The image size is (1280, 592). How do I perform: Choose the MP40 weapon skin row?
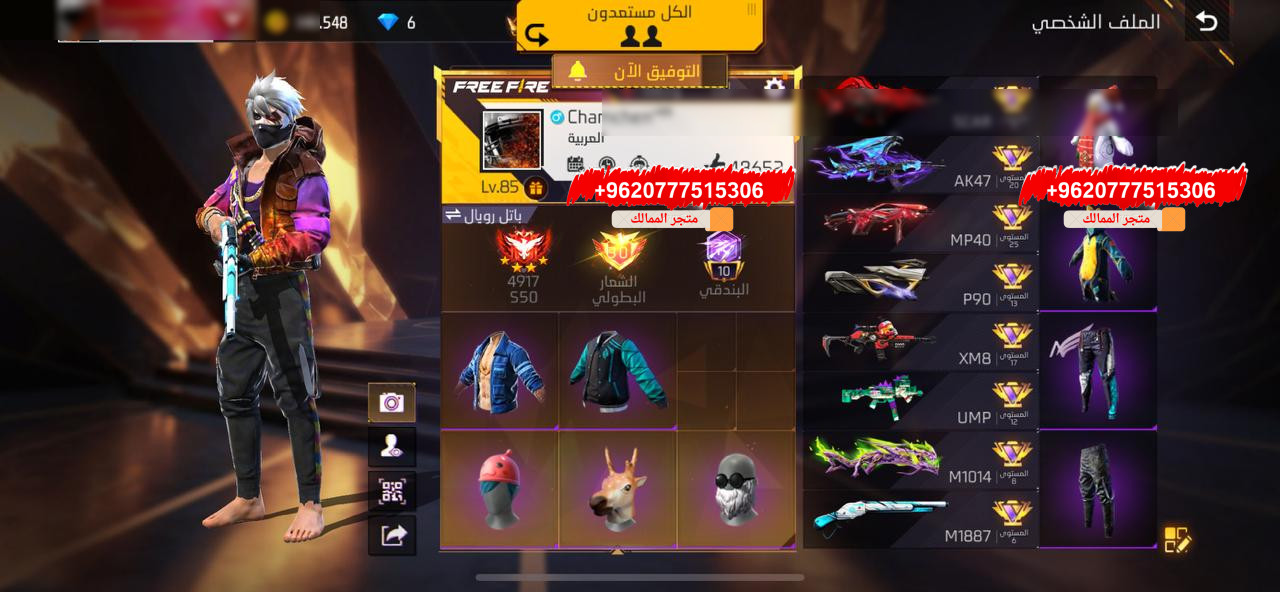[x=920, y=224]
